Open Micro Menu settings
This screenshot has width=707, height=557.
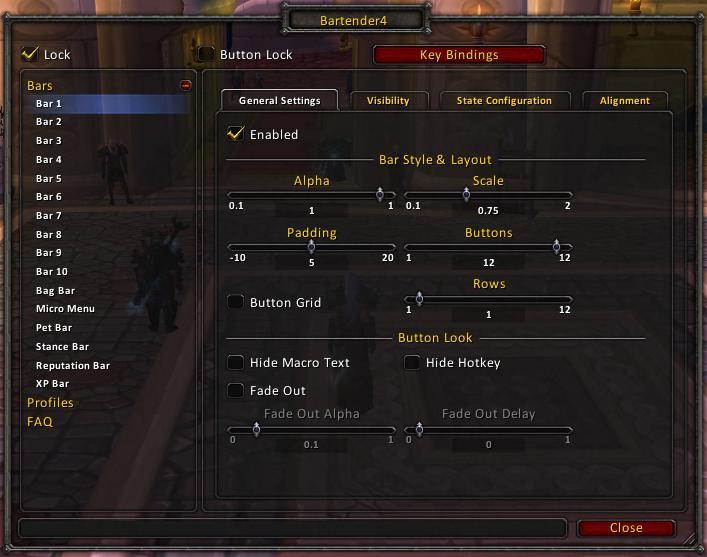tap(65, 309)
